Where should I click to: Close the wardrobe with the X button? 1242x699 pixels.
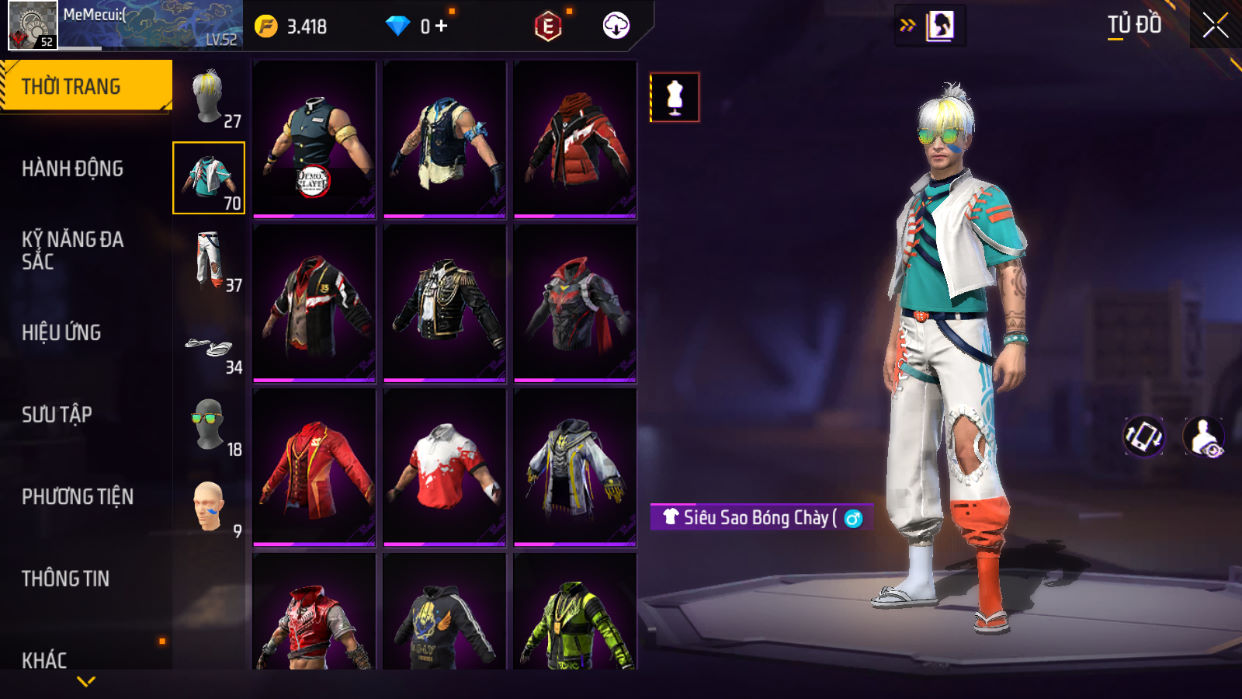pyautogui.click(x=1215, y=26)
